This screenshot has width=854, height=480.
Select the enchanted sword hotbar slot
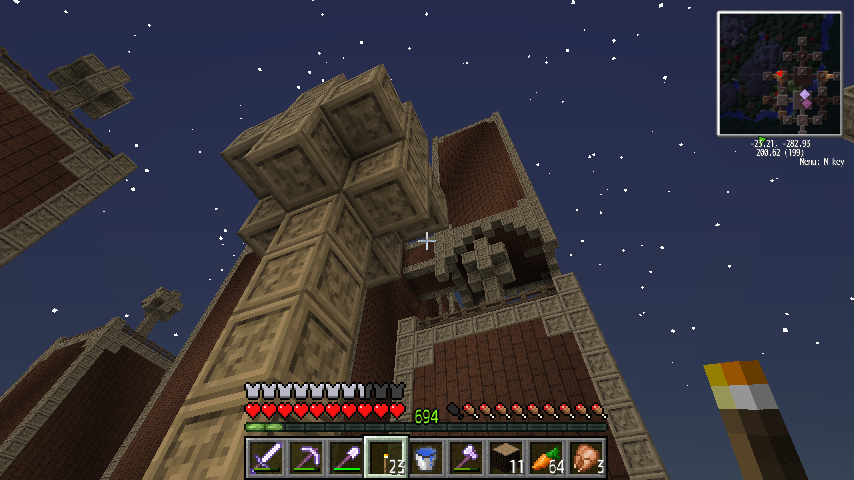pos(267,458)
